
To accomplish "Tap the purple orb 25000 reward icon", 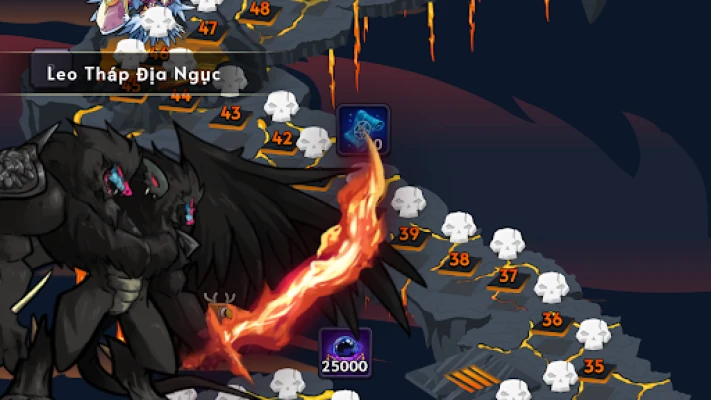I will [345, 352].
